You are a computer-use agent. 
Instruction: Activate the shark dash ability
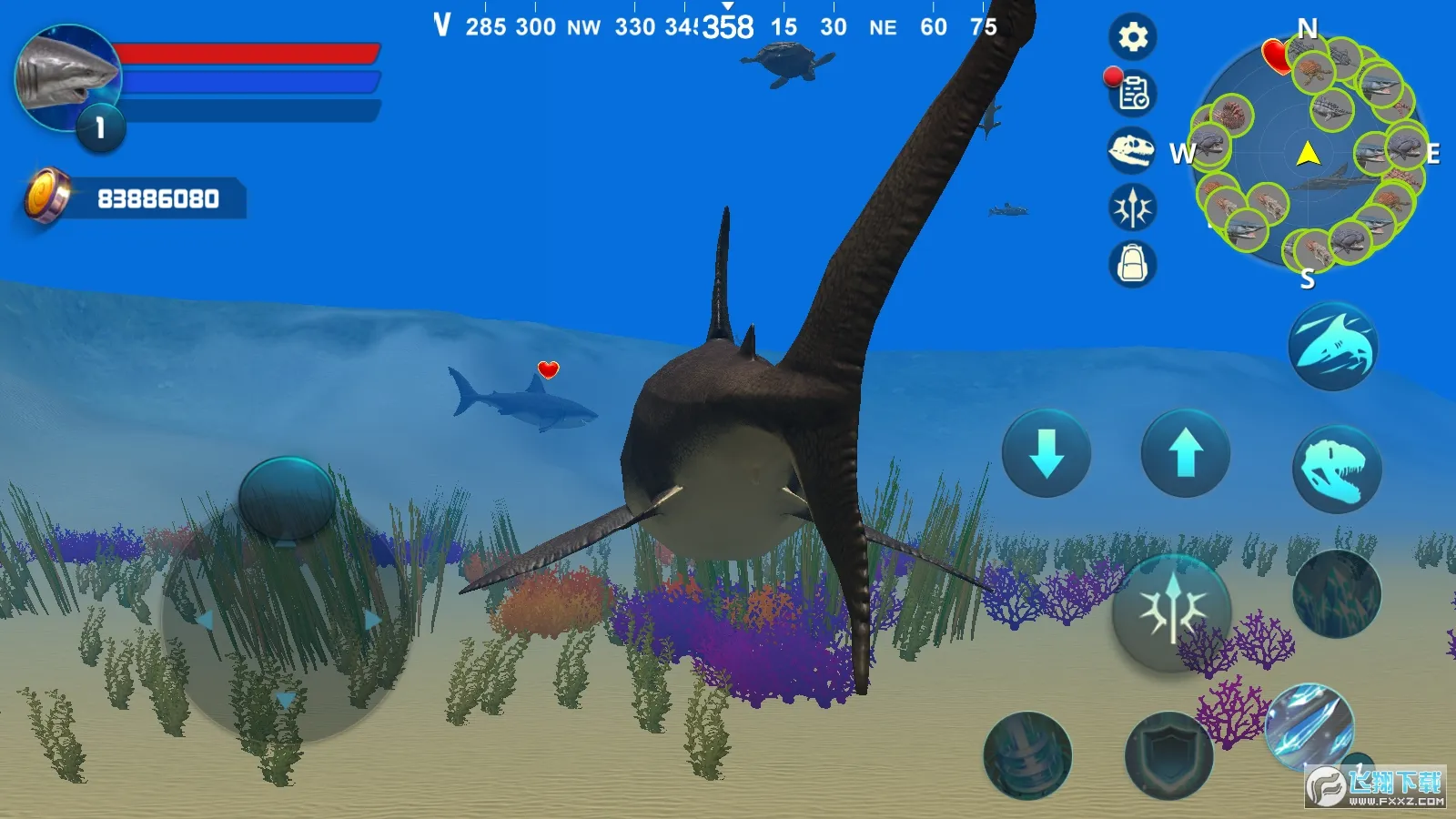[1333, 347]
